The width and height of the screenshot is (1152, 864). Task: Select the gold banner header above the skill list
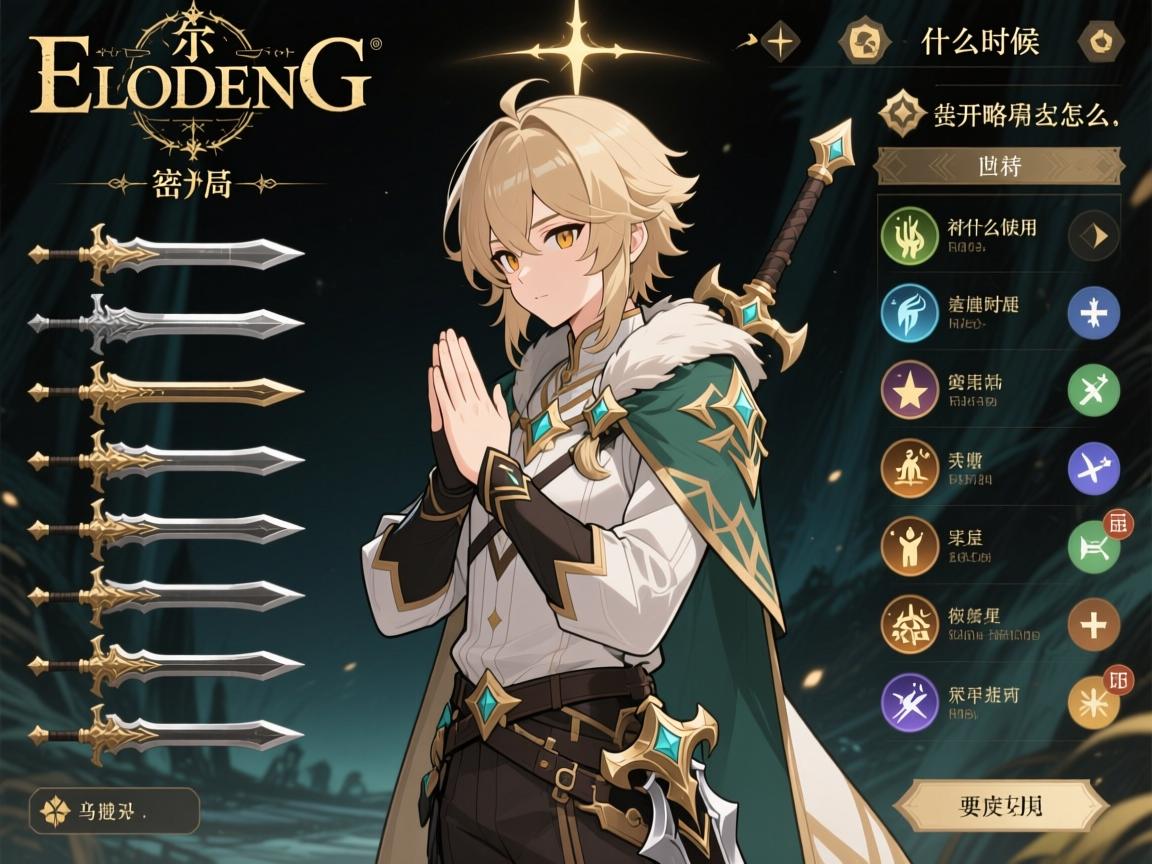click(998, 166)
